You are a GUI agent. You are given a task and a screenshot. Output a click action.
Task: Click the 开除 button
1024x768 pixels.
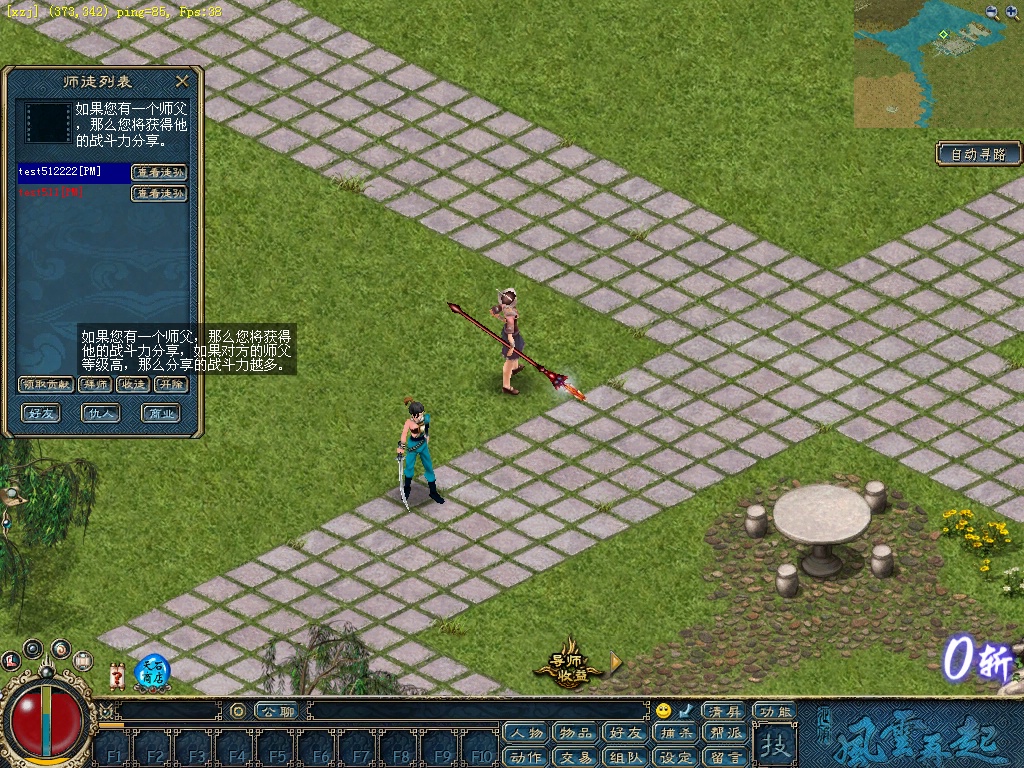coord(171,384)
